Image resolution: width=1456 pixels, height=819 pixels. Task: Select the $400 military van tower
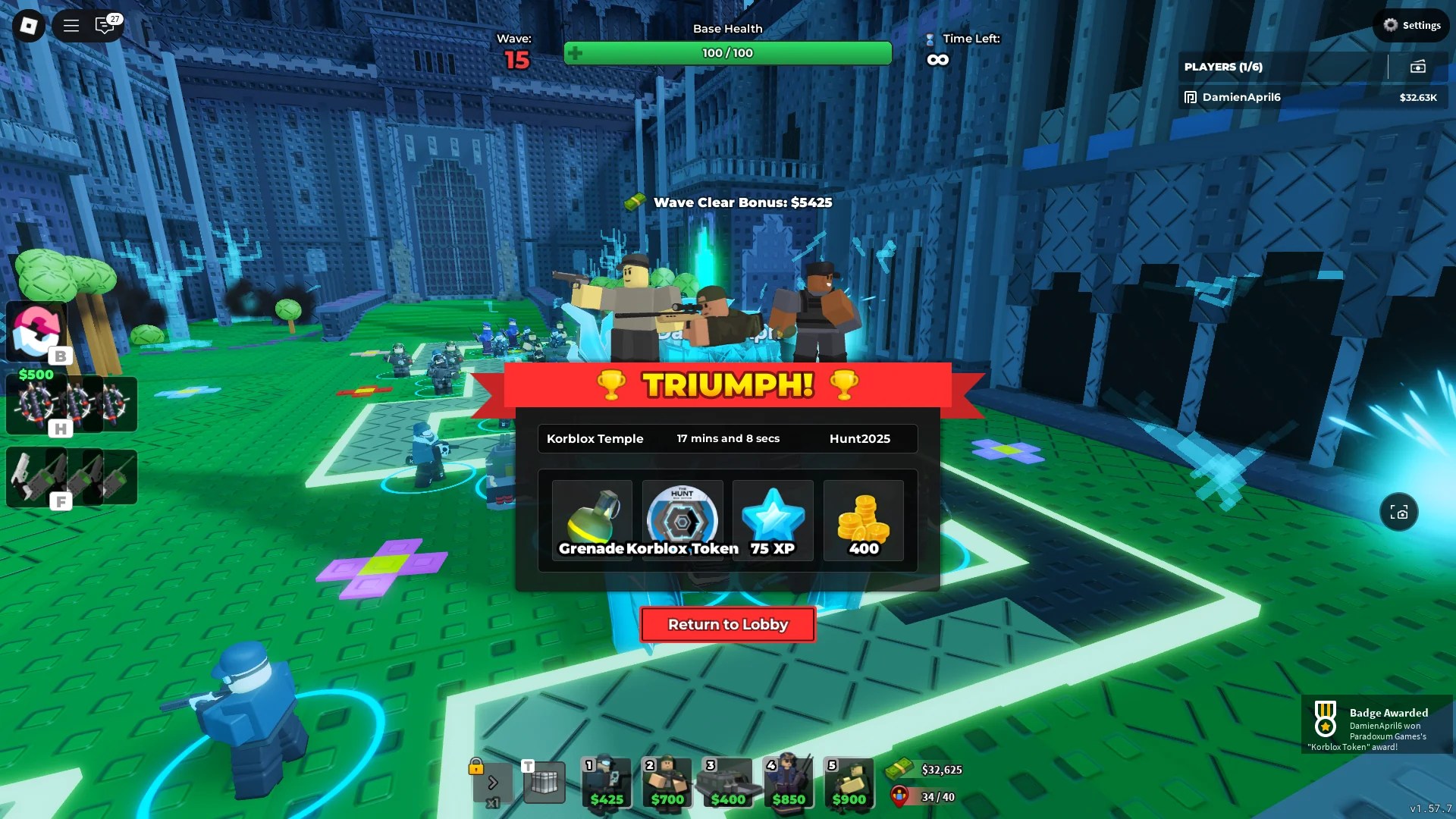point(727,783)
